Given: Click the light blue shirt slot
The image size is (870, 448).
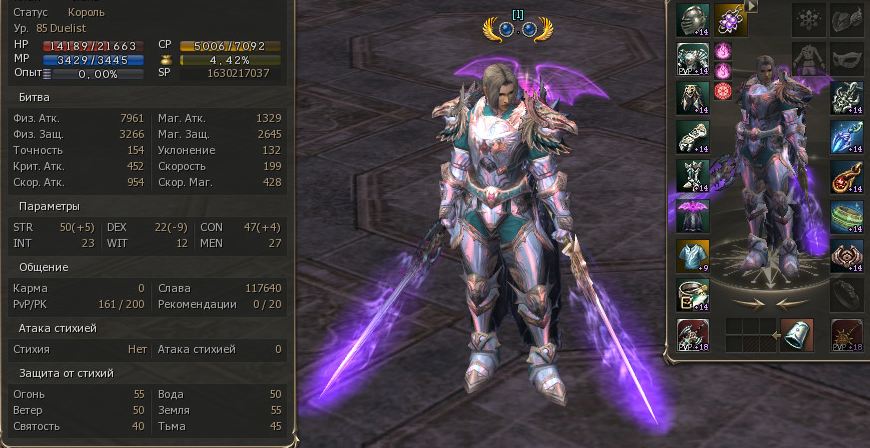Looking at the screenshot, I should (x=693, y=254).
